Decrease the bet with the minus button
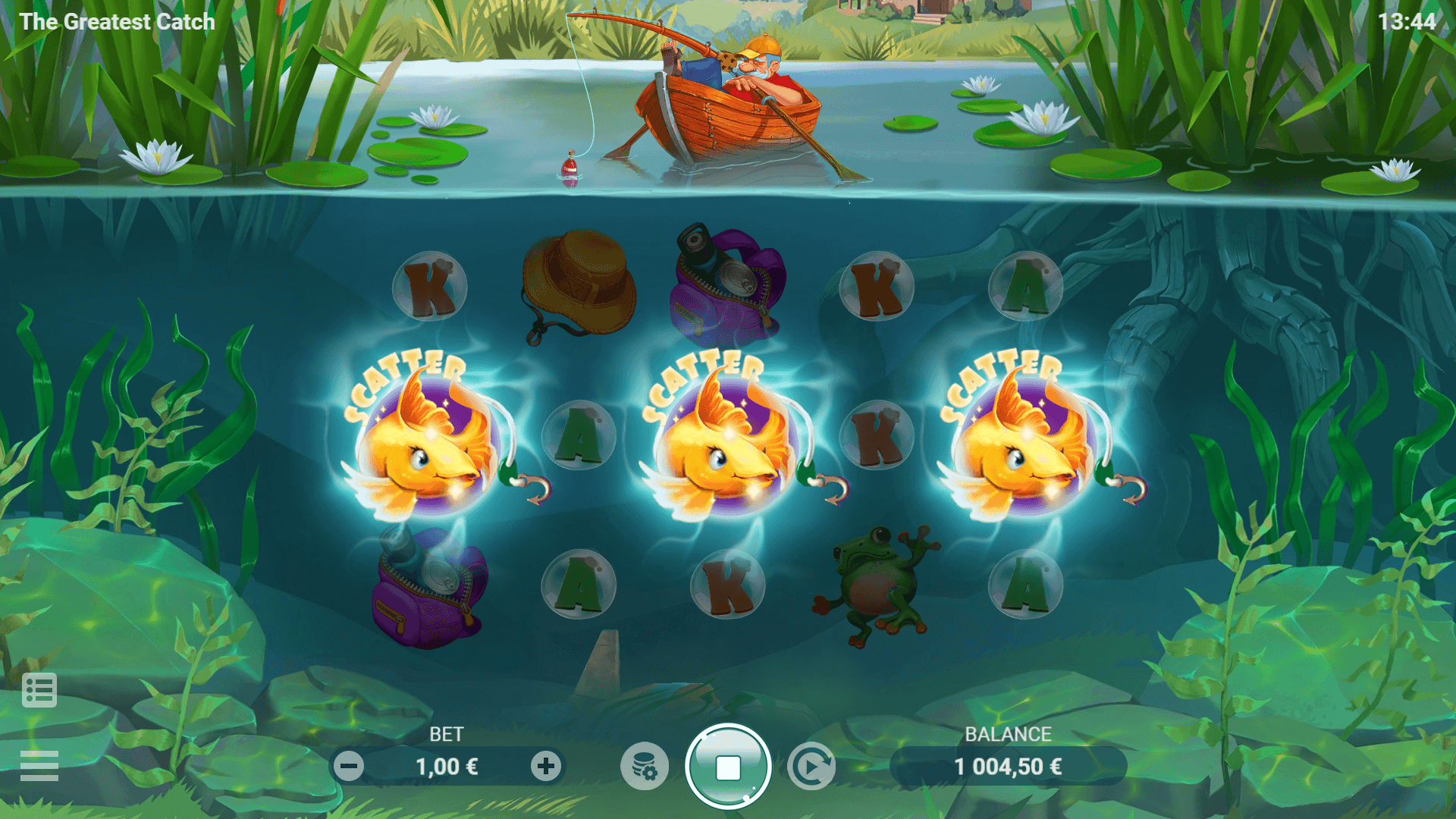The width and height of the screenshot is (1456, 819). [349, 767]
